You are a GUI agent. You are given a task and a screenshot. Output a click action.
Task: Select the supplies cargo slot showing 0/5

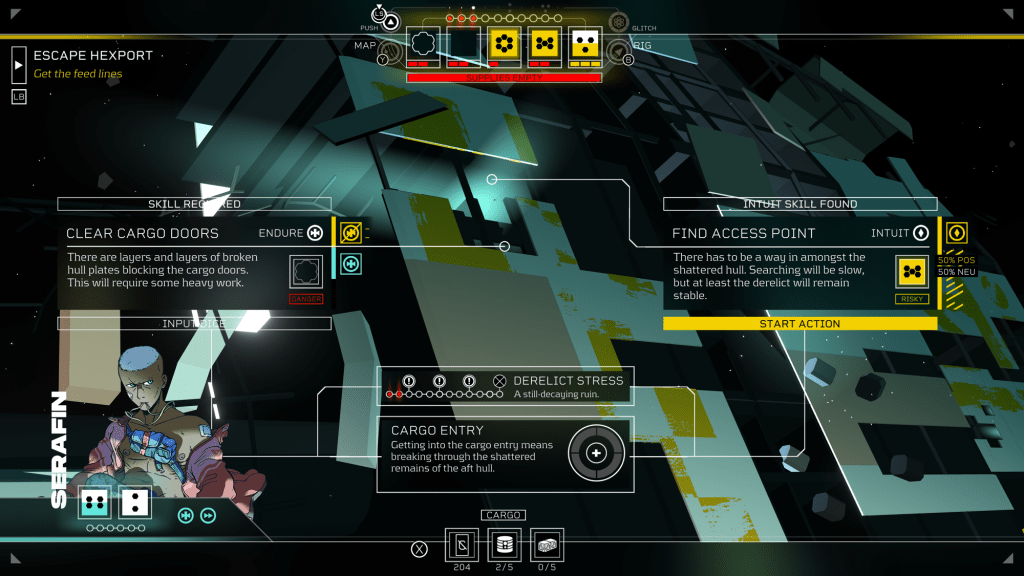[x=546, y=546]
